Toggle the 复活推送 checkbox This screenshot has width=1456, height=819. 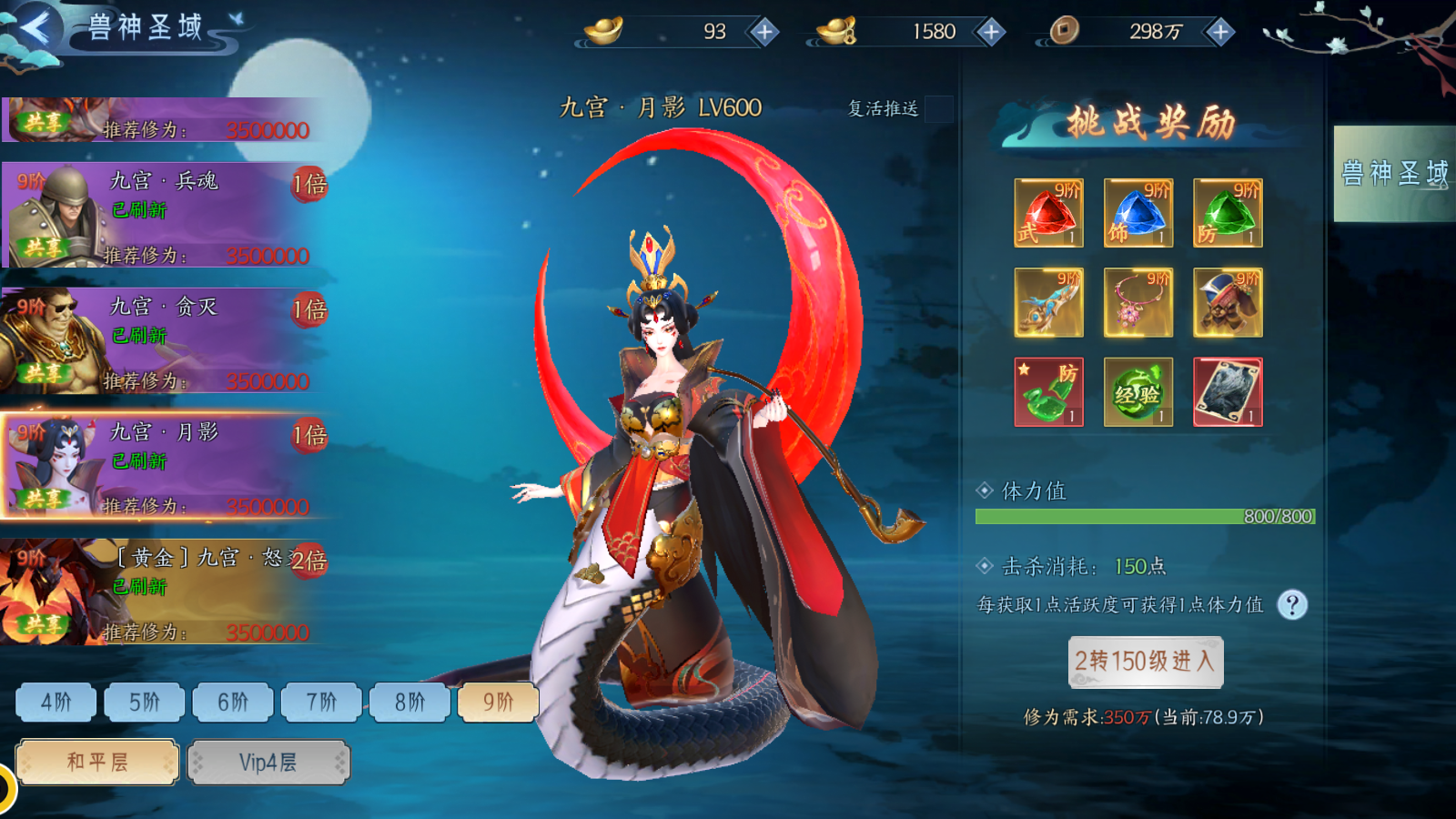(938, 109)
